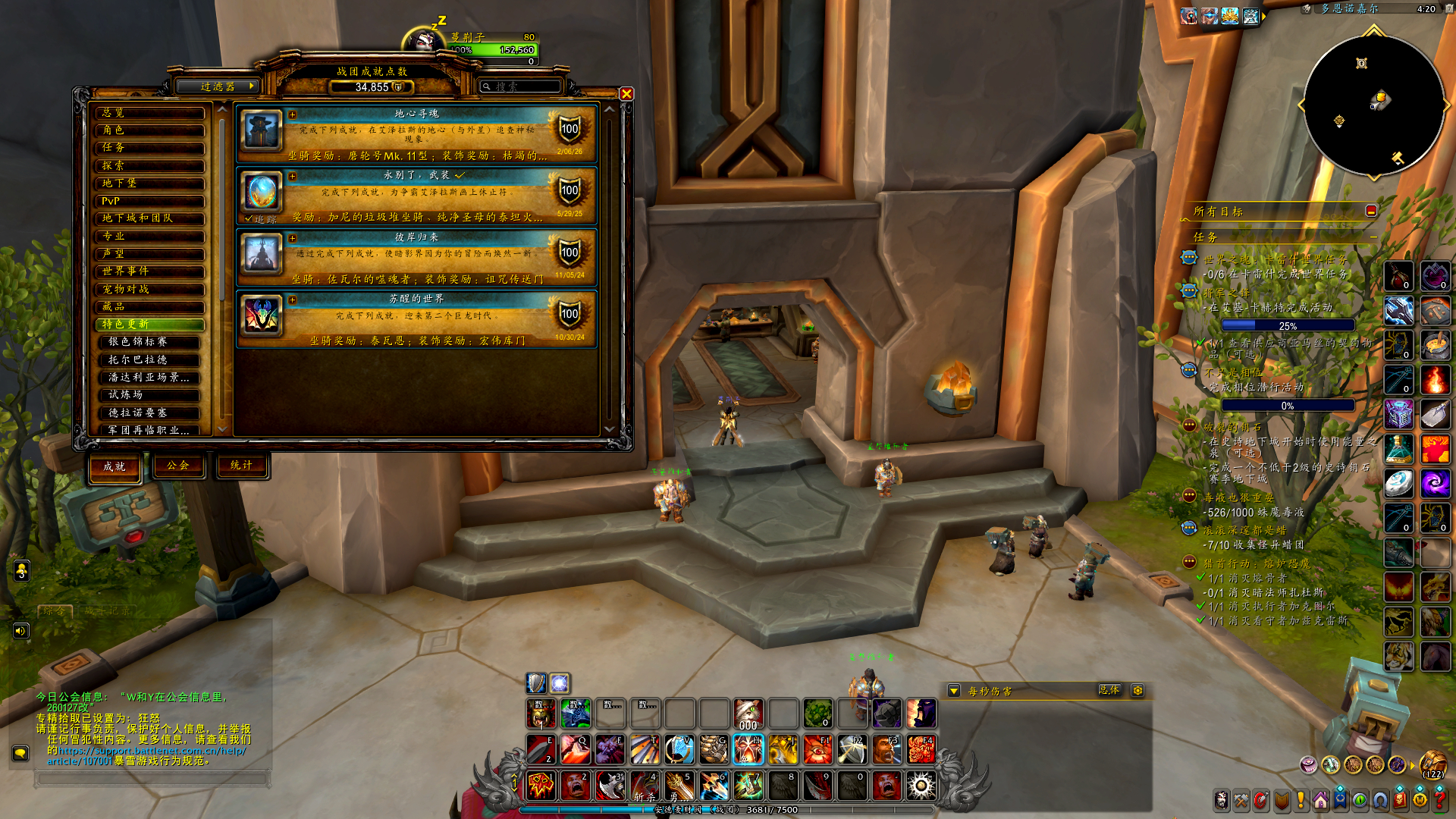Select the PvP achievement category

(x=149, y=201)
